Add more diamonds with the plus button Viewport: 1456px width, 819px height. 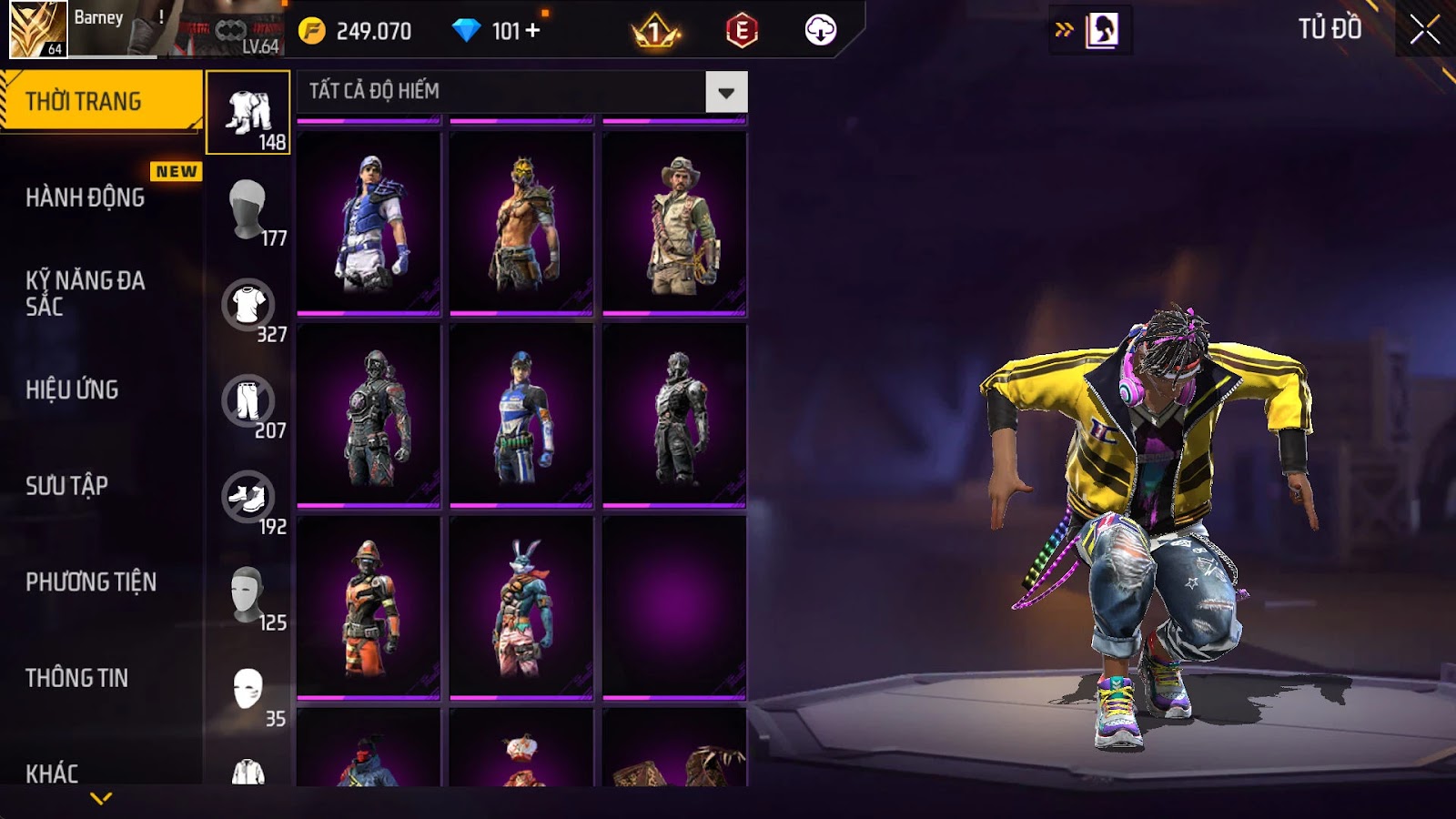tap(533, 31)
